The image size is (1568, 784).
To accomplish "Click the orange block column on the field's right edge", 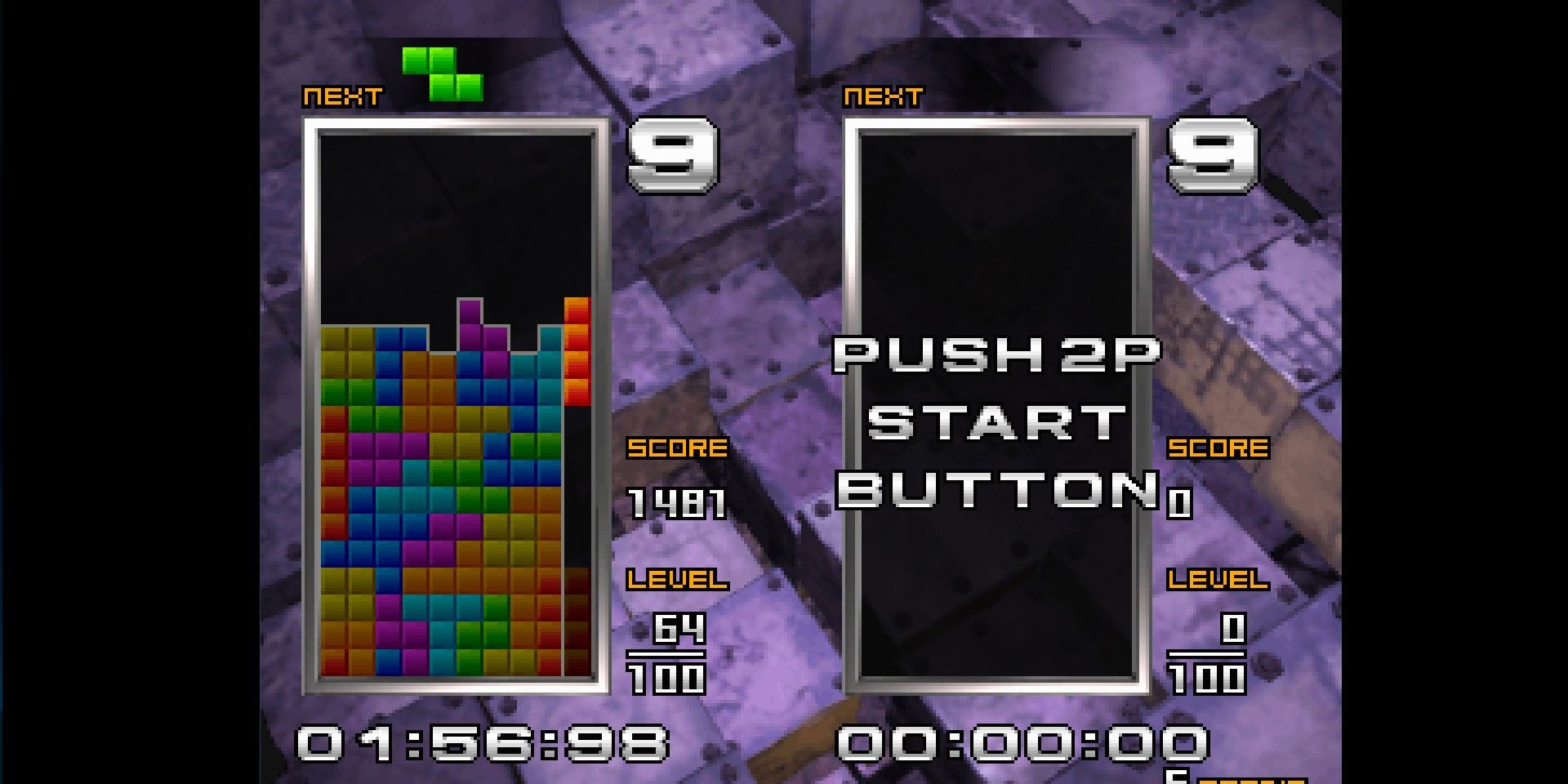I will [x=577, y=351].
